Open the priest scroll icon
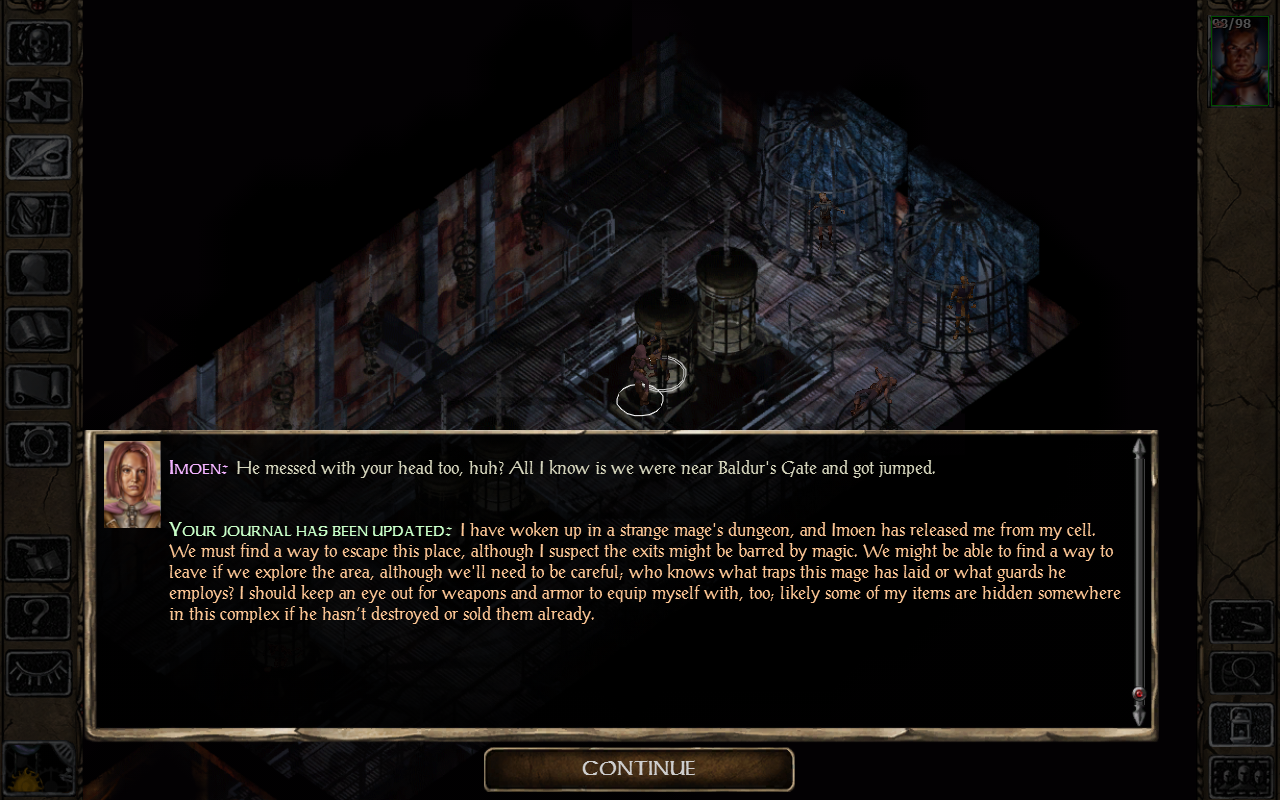 [x=39, y=387]
